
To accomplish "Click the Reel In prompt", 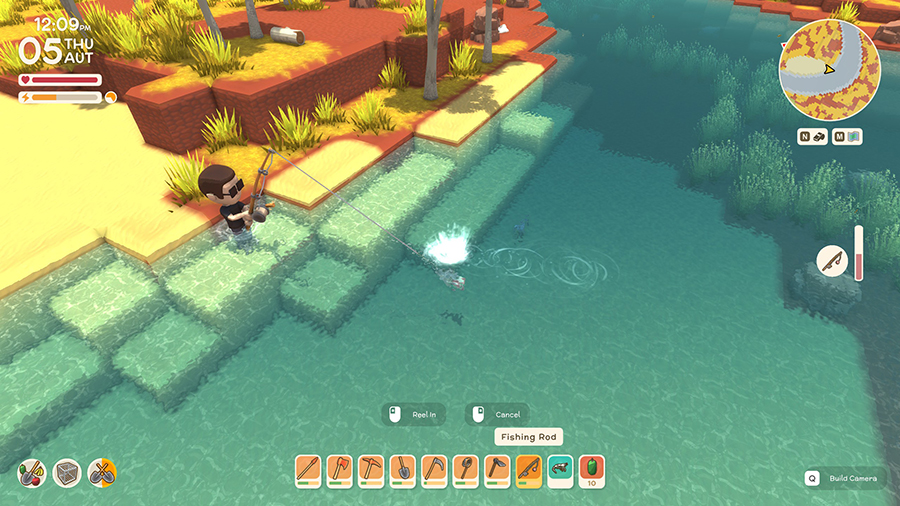I will (415, 414).
